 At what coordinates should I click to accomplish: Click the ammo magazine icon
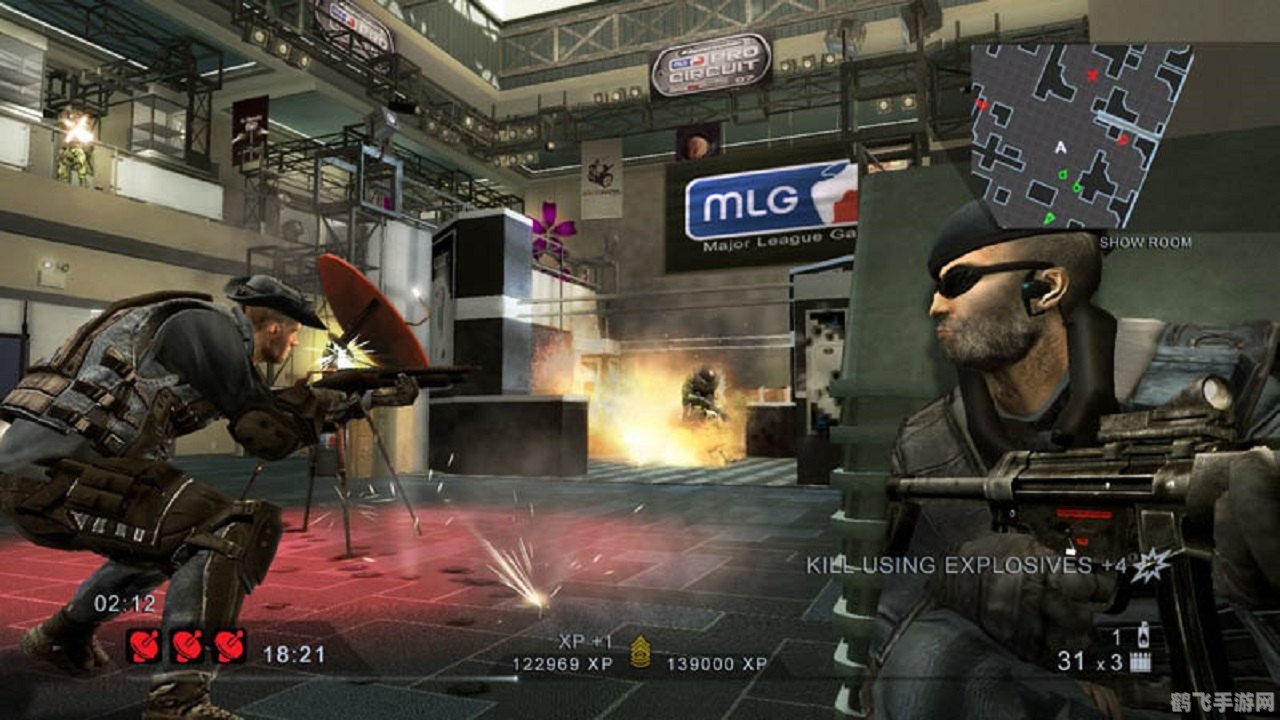pyautogui.click(x=1140, y=661)
